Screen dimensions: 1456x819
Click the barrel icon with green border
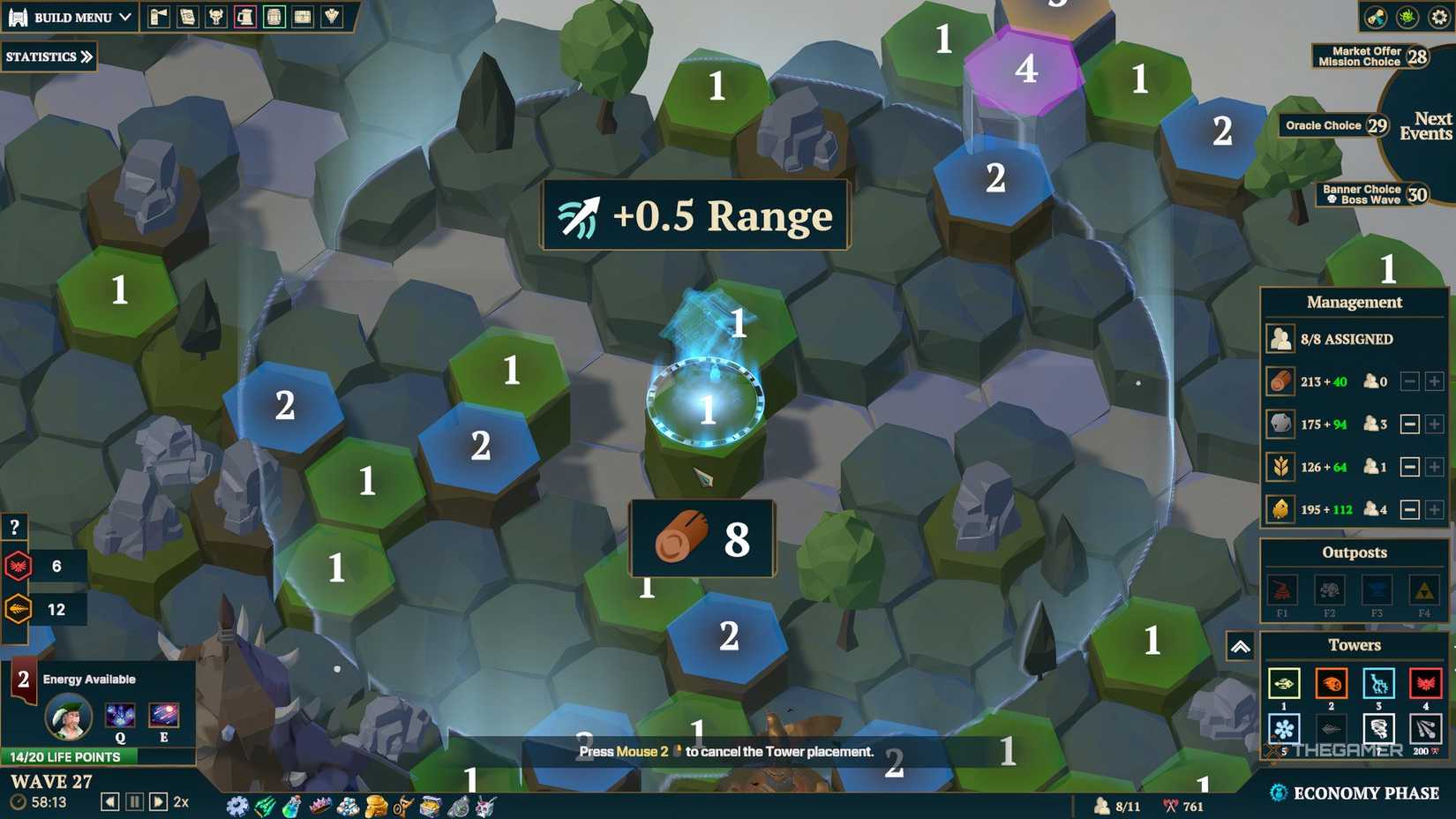coord(274,18)
